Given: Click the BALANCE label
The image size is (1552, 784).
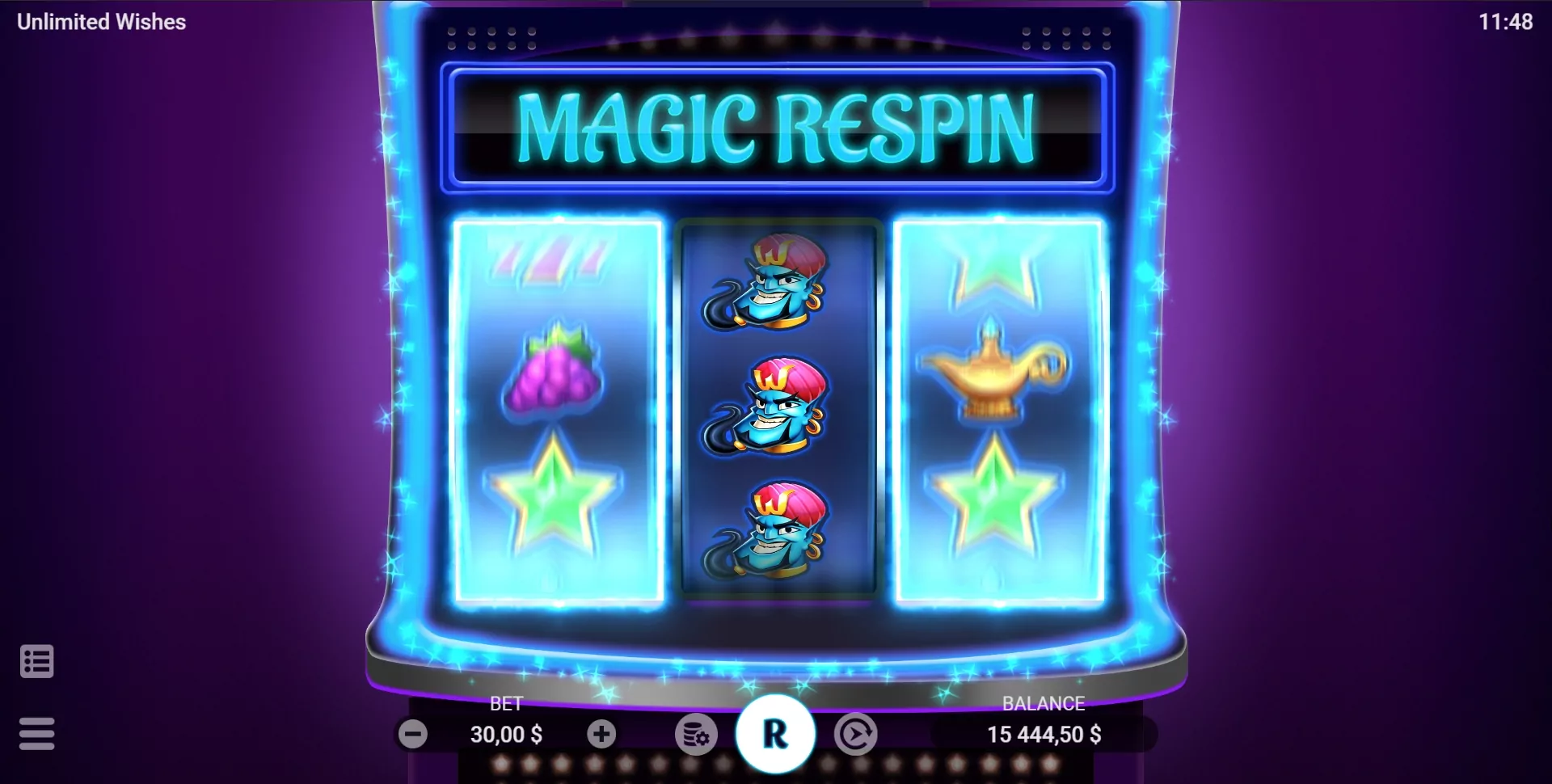Looking at the screenshot, I should 1044,704.
